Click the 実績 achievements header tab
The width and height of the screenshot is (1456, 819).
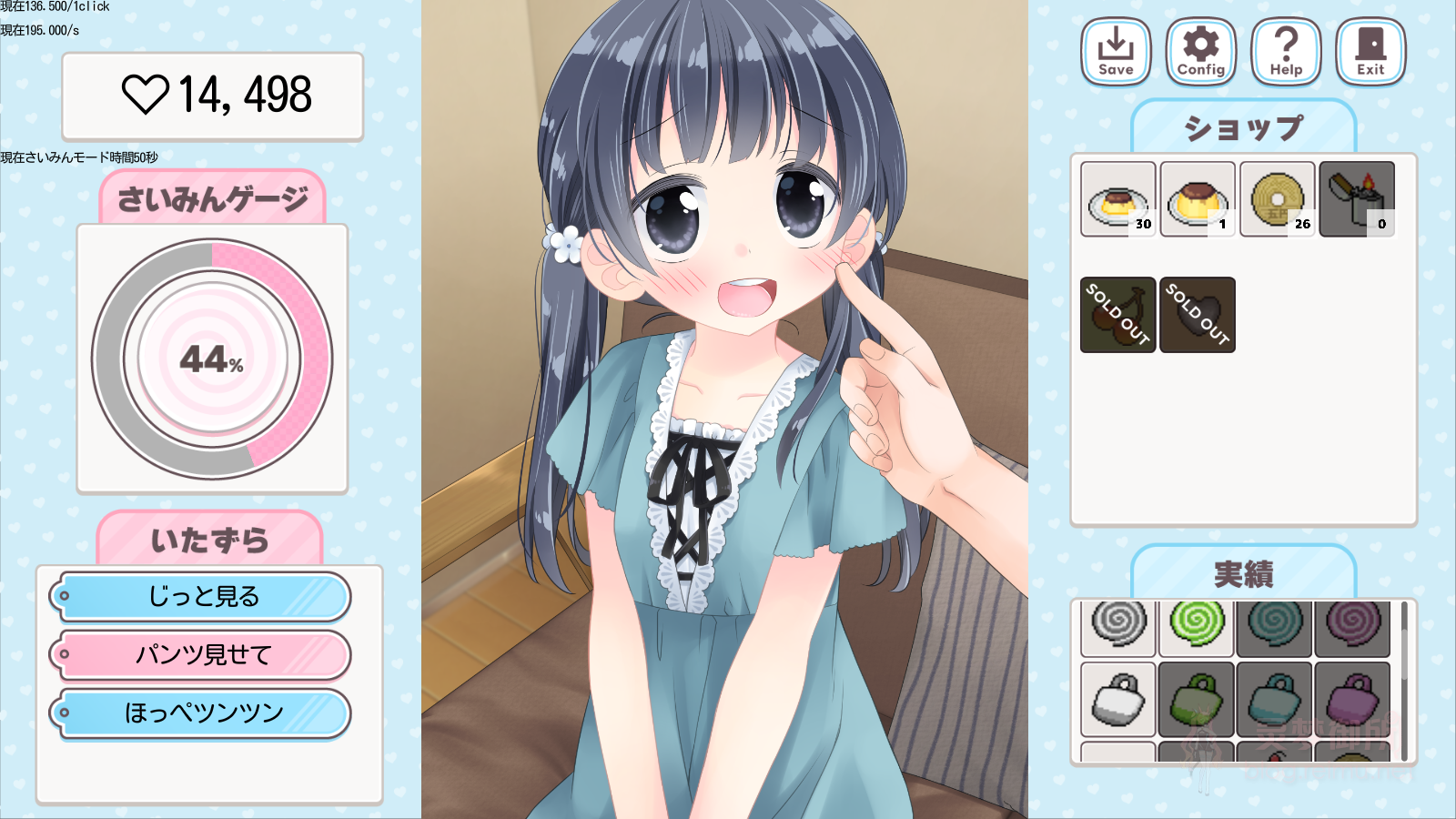tap(1245, 573)
